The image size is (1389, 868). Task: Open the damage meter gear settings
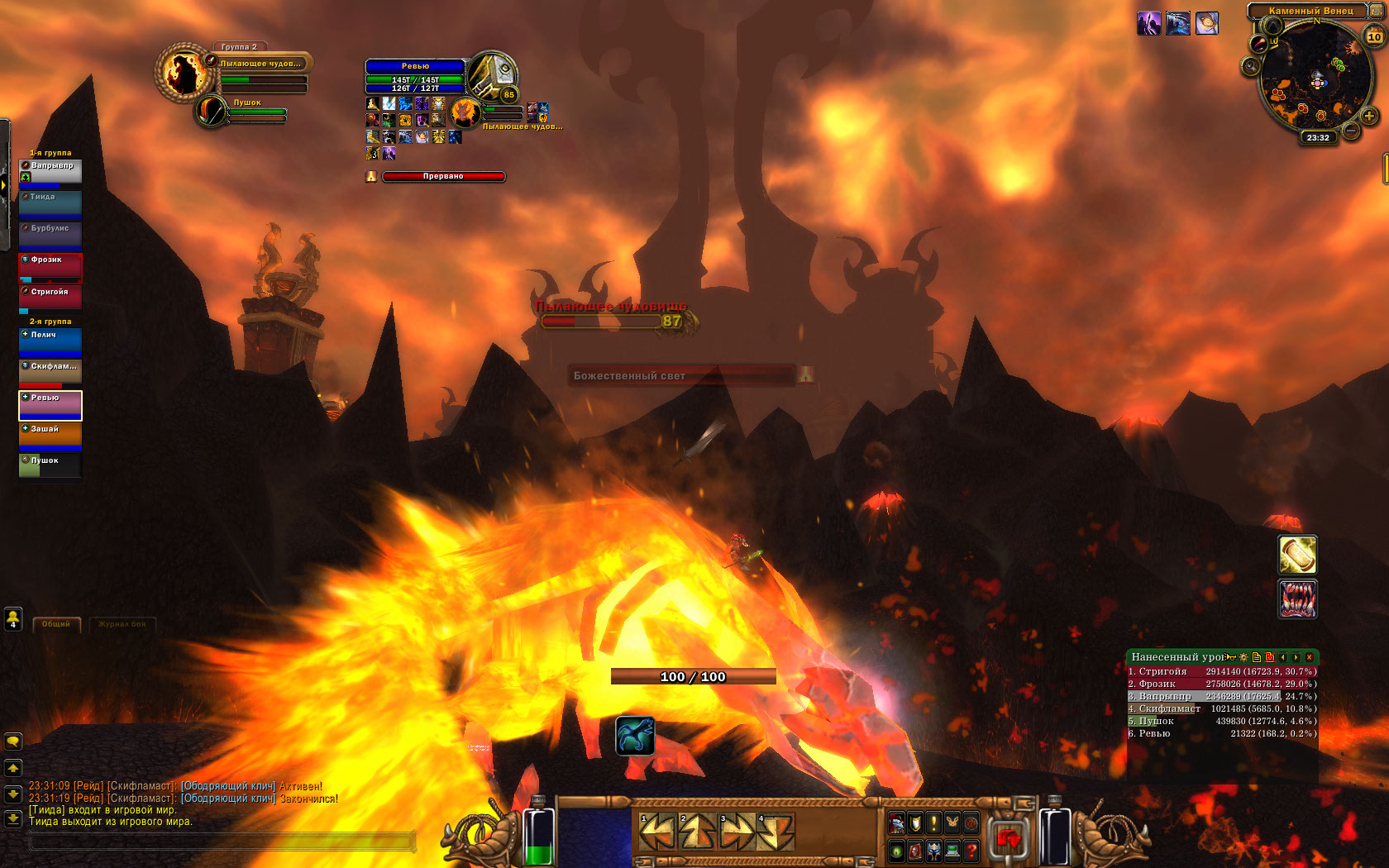point(1243,657)
